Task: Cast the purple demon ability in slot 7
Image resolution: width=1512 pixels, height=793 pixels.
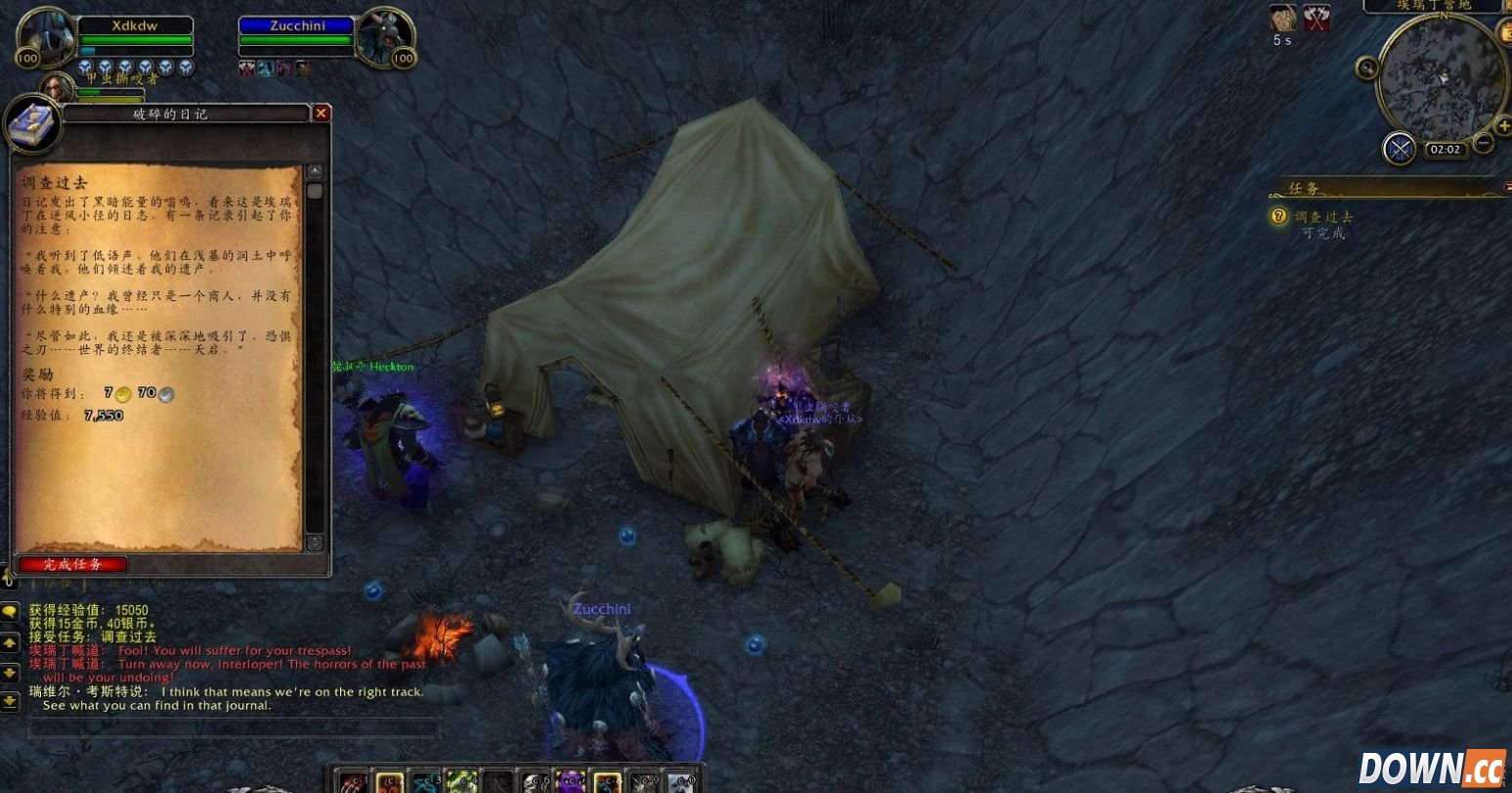Action: [x=569, y=780]
